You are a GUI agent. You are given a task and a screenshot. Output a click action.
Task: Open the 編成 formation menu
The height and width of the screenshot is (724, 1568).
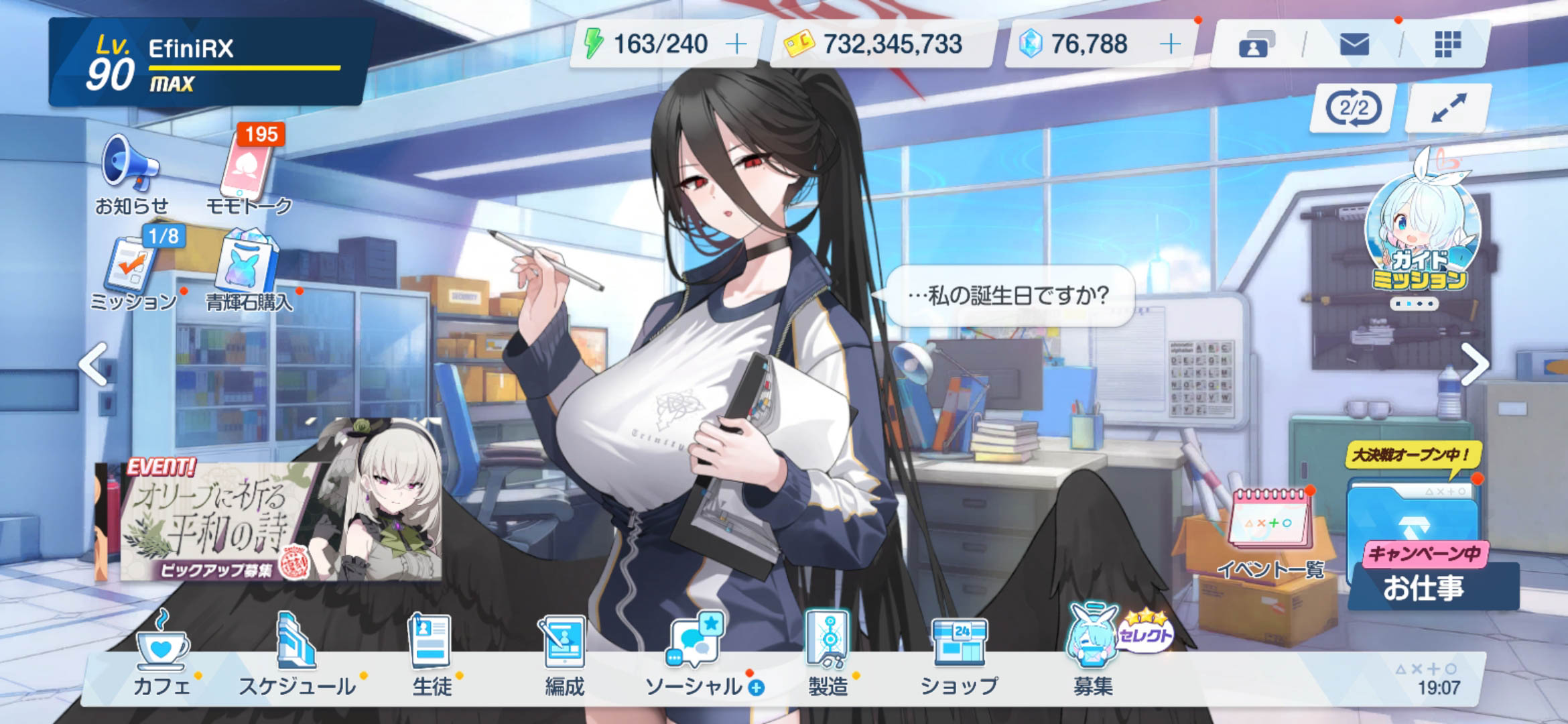[x=564, y=654]
